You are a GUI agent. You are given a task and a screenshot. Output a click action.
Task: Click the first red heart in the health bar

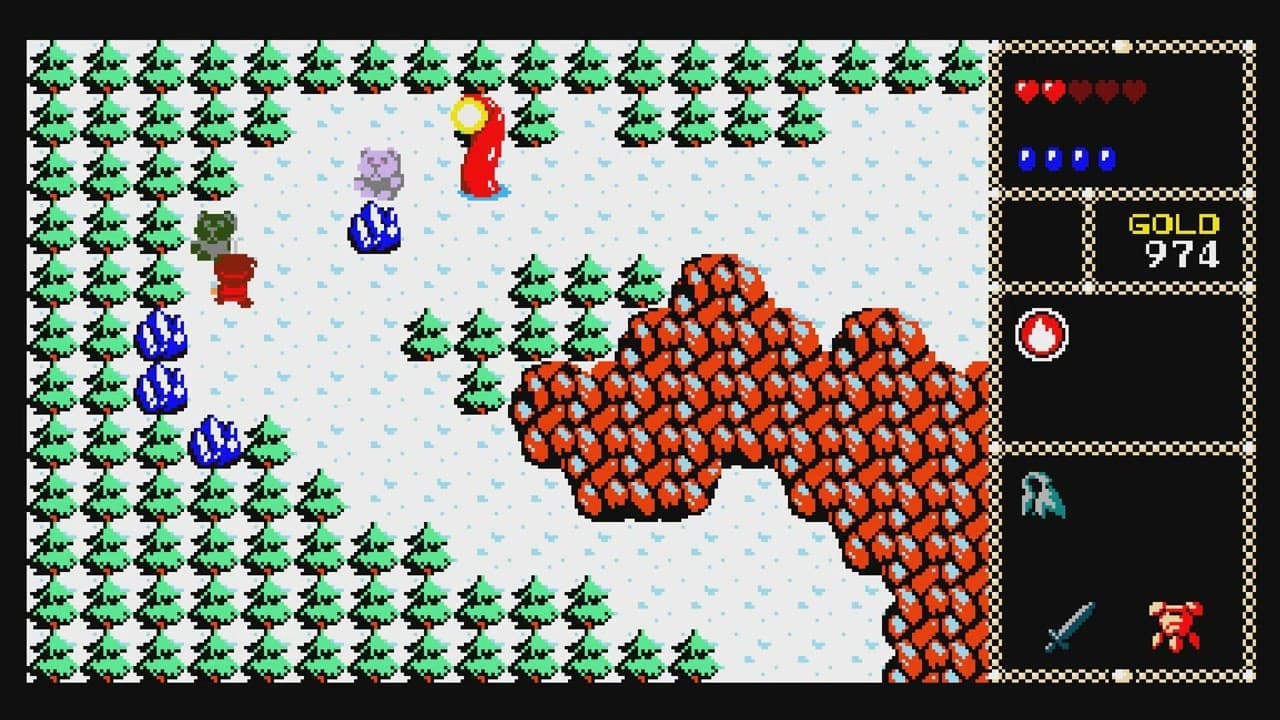click(x=1026, y=90)
